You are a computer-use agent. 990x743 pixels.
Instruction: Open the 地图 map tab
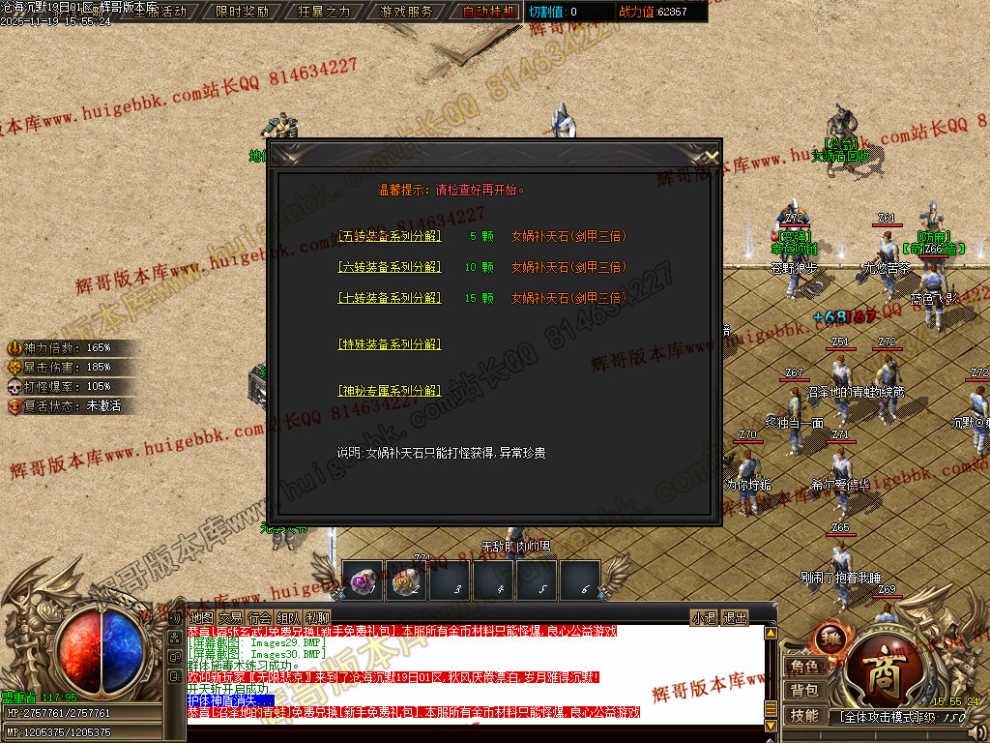(x=202, y=617)
